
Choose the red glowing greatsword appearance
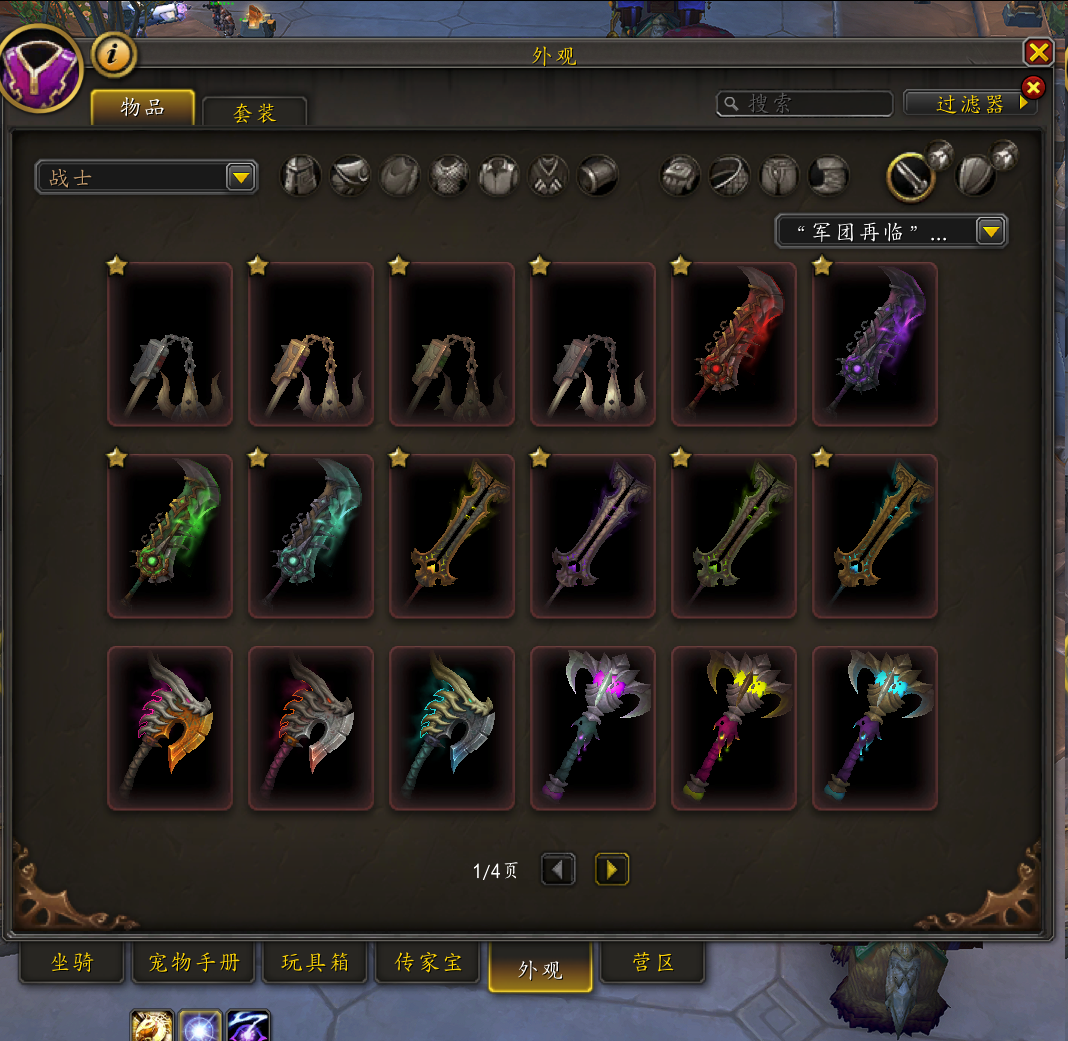(733, 344)
